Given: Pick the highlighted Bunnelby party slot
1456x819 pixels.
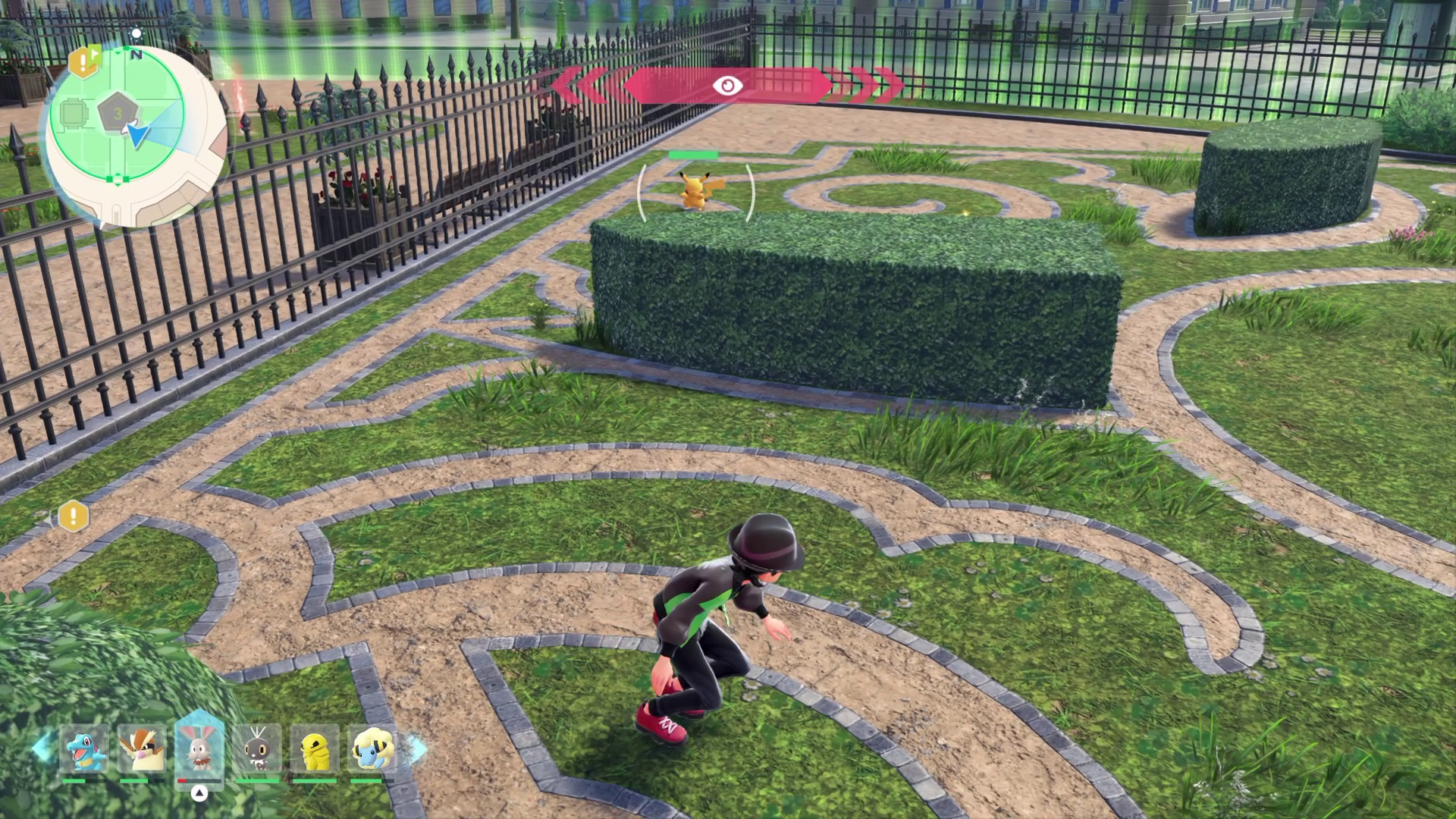Looking at the screenshot, I should [199, 748].
